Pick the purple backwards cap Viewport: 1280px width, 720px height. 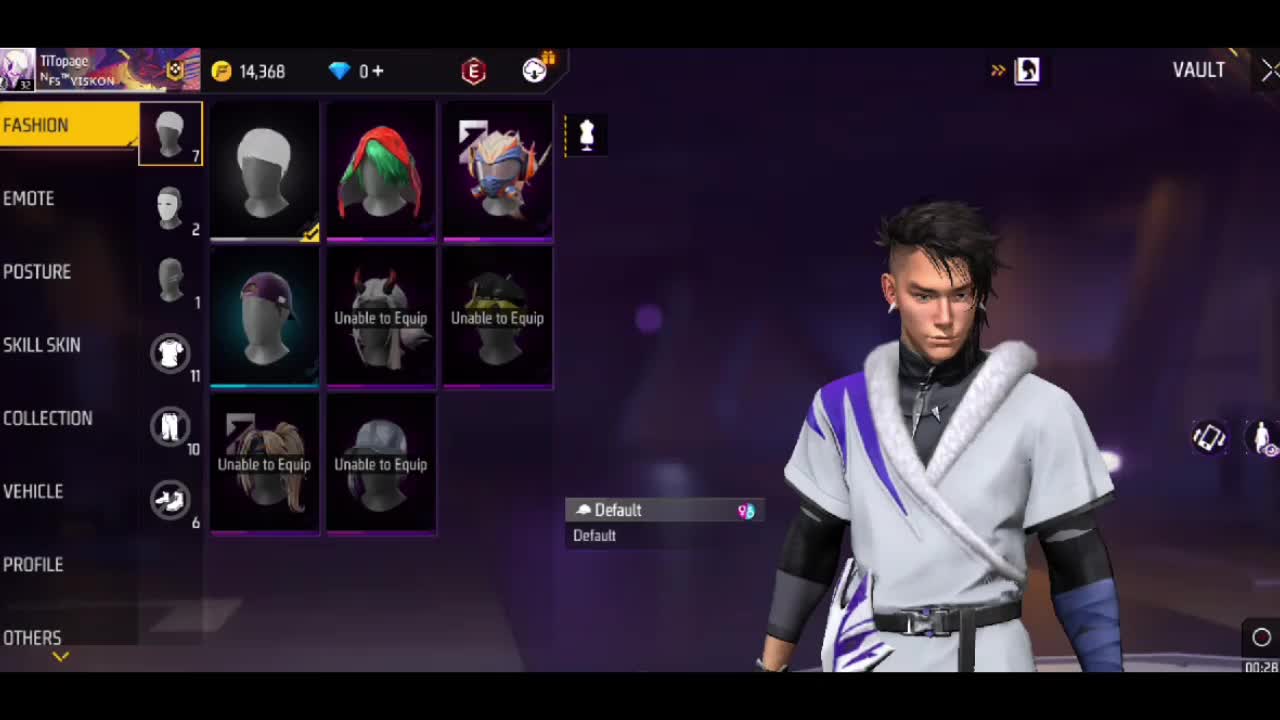[x=265, y=317]
